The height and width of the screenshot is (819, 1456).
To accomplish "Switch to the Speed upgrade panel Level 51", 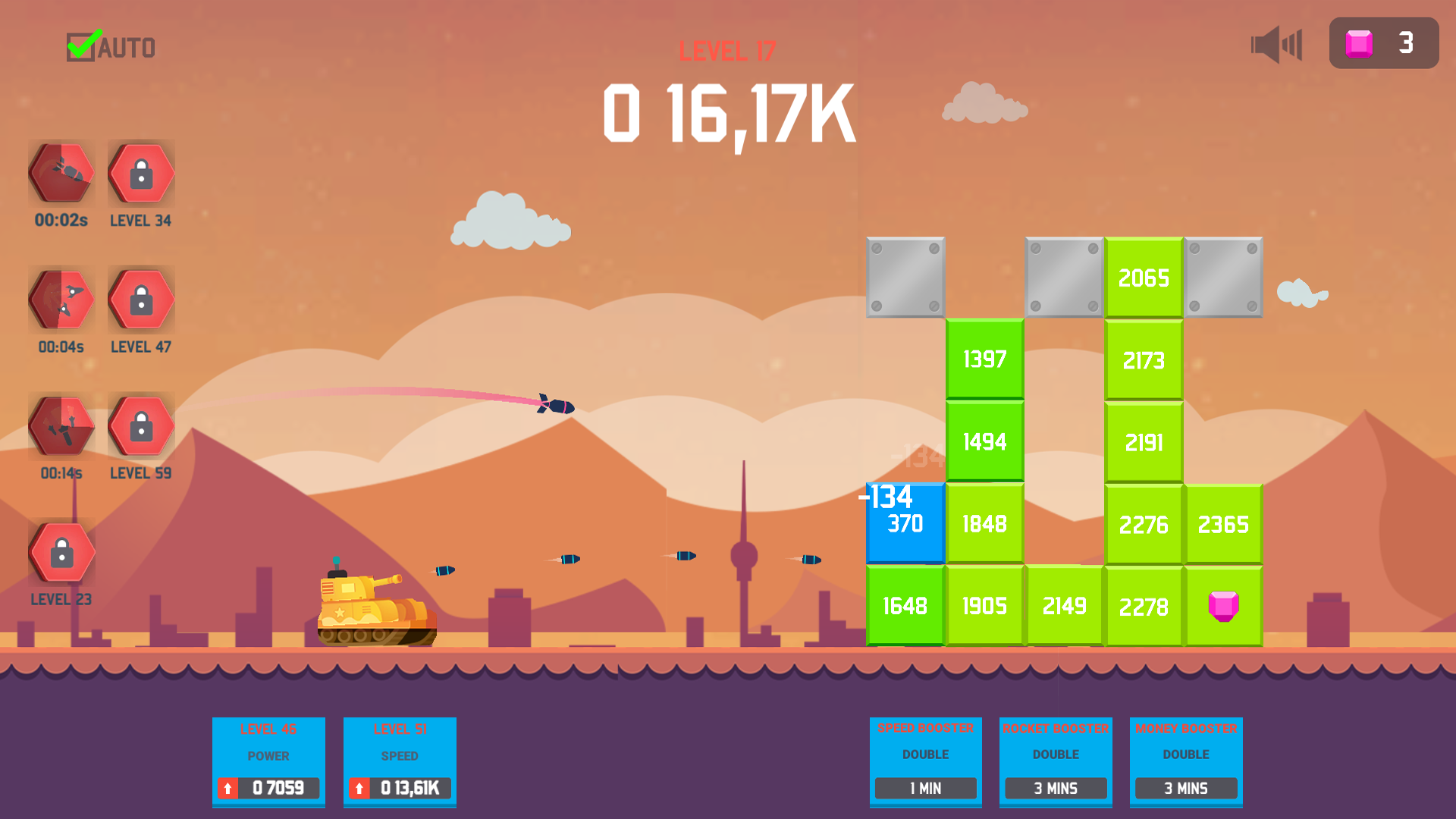I will [x=400, y=762].
